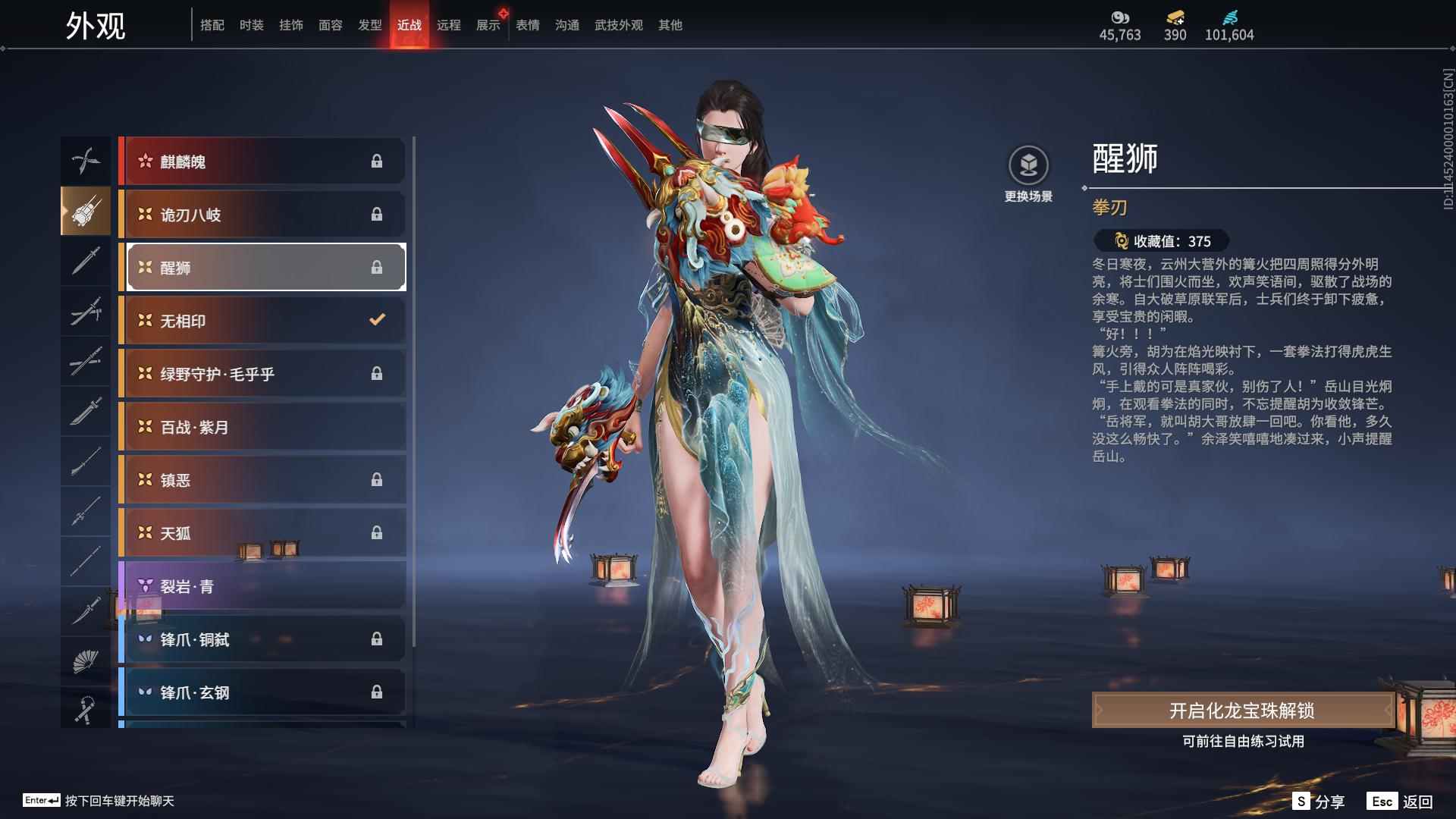
Task: Select the highlighted fist weapon category icon
Action: coord(86,212)
